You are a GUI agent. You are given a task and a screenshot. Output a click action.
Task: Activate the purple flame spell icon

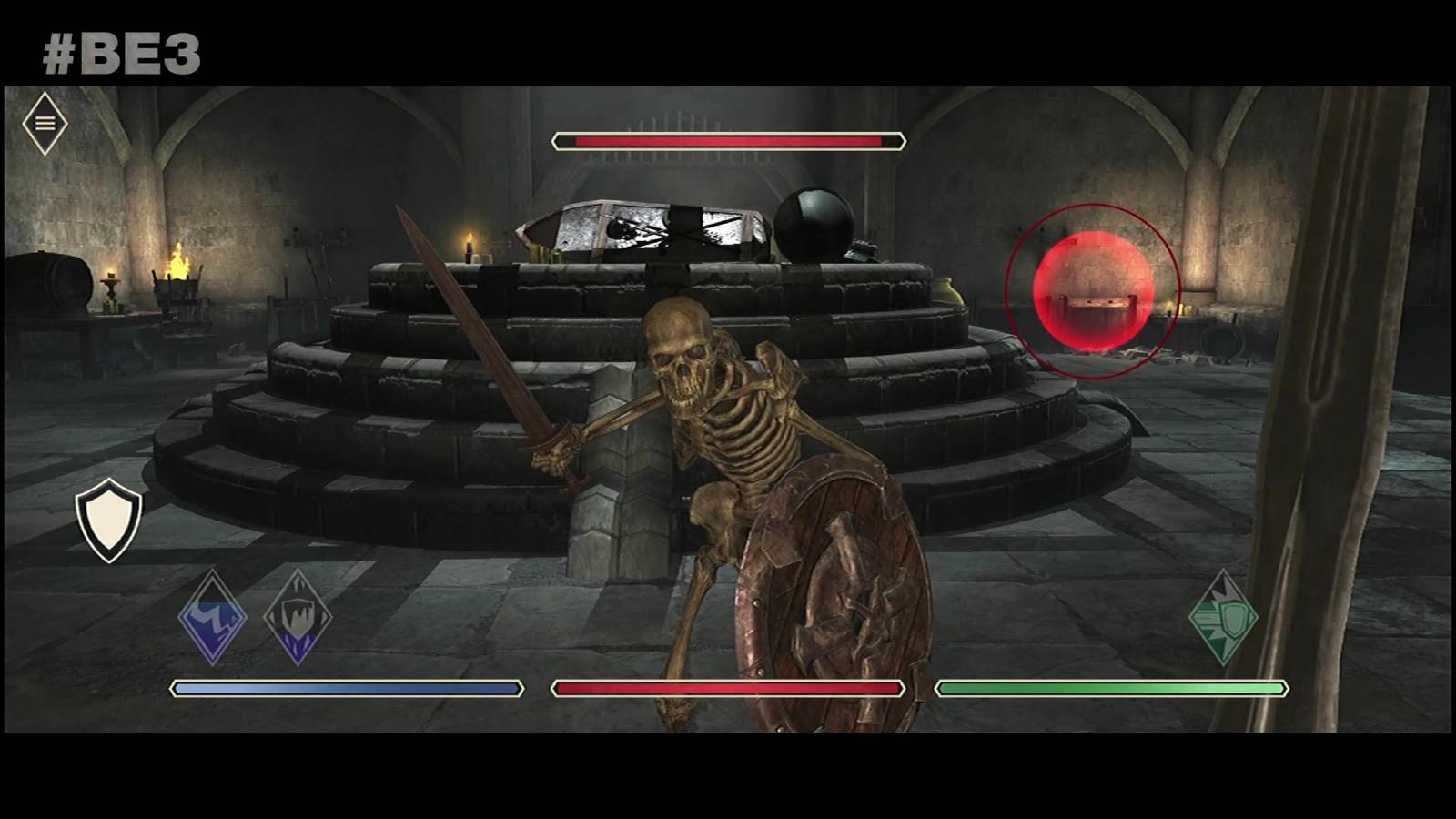coord(298,618)
